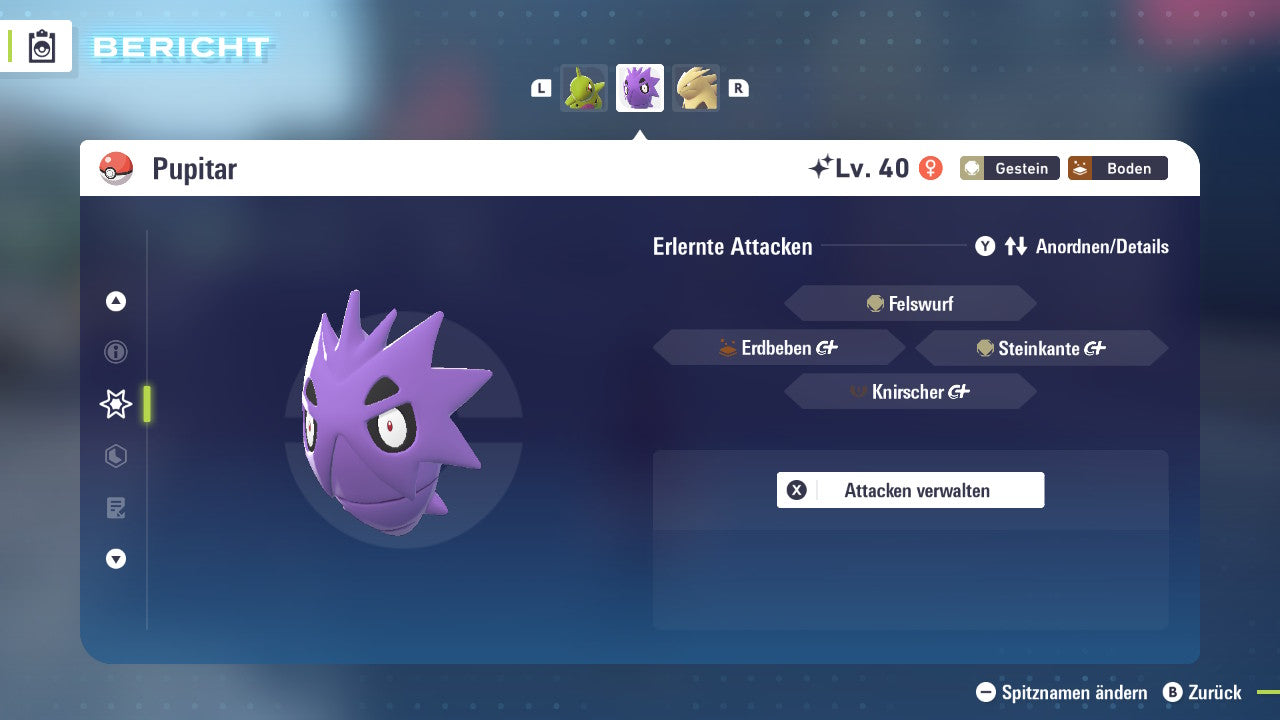The image size is (1280, 720).
Task: Select the Attacken verwalten button
Action: point(910,490)
